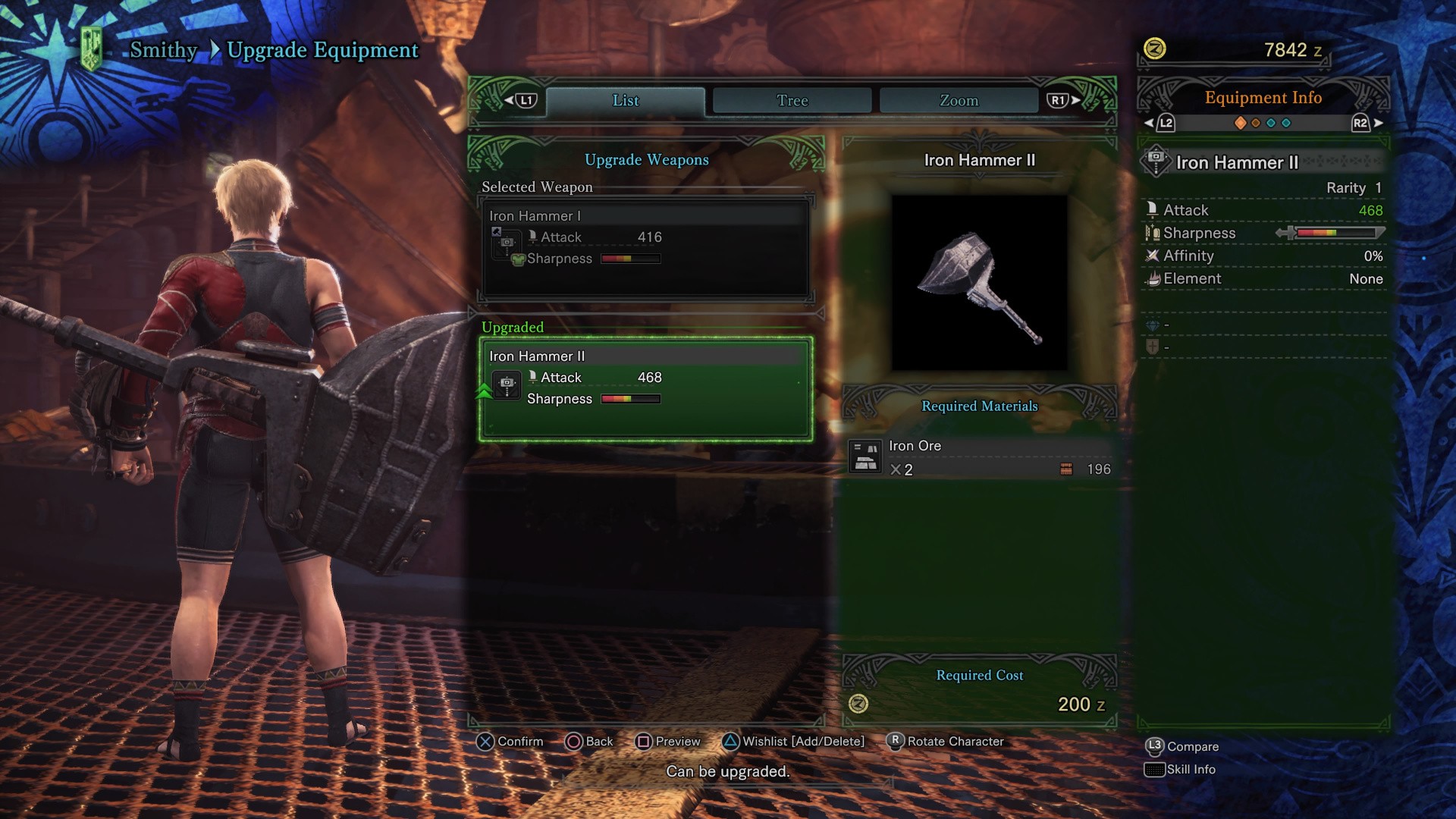Click the Sharpness knife icon in Equipment Info
This screenshot has width=1456, height=819.
(x=1153, y=233)
